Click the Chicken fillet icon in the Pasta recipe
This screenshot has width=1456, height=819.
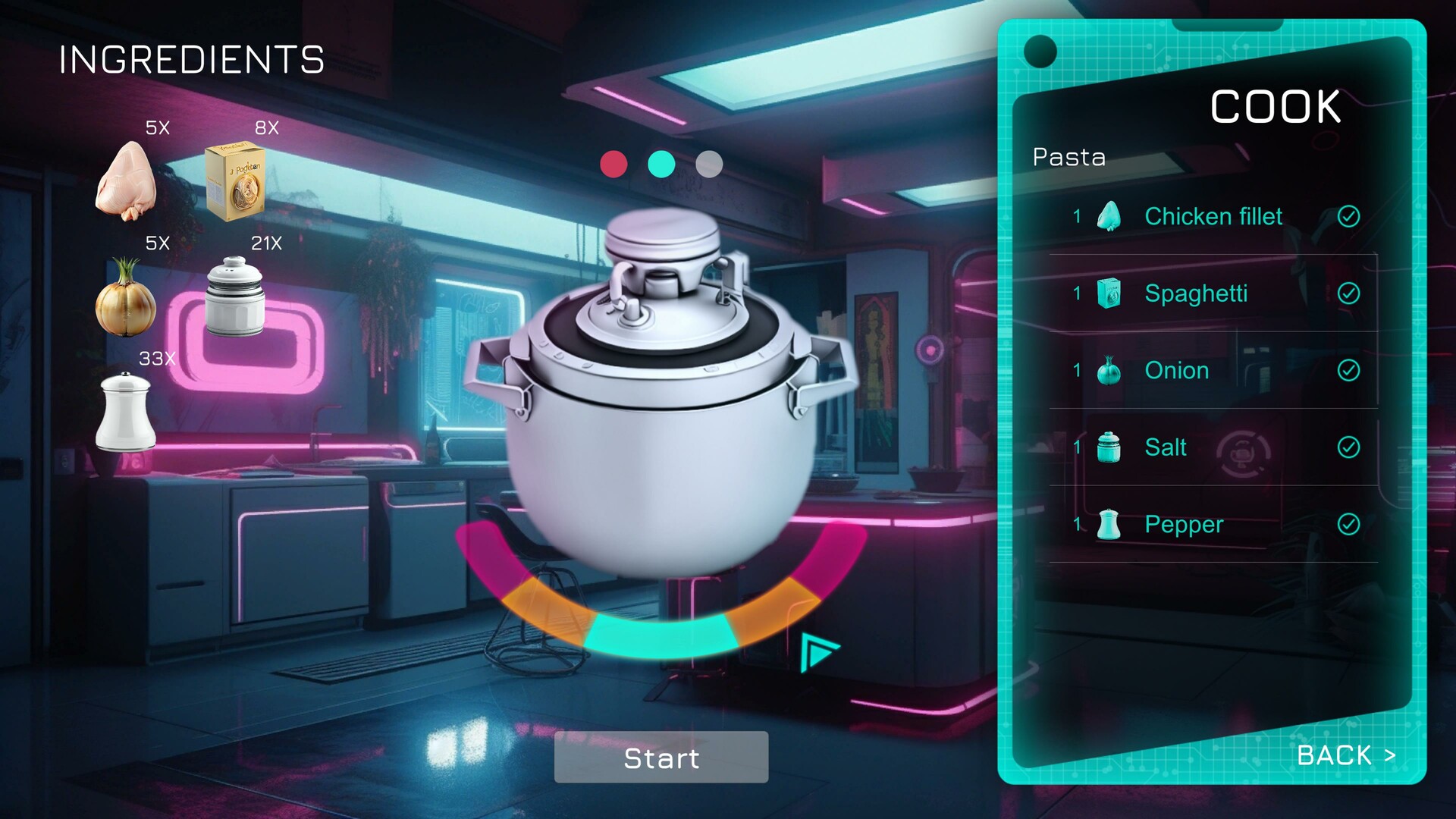point(1110,216)
